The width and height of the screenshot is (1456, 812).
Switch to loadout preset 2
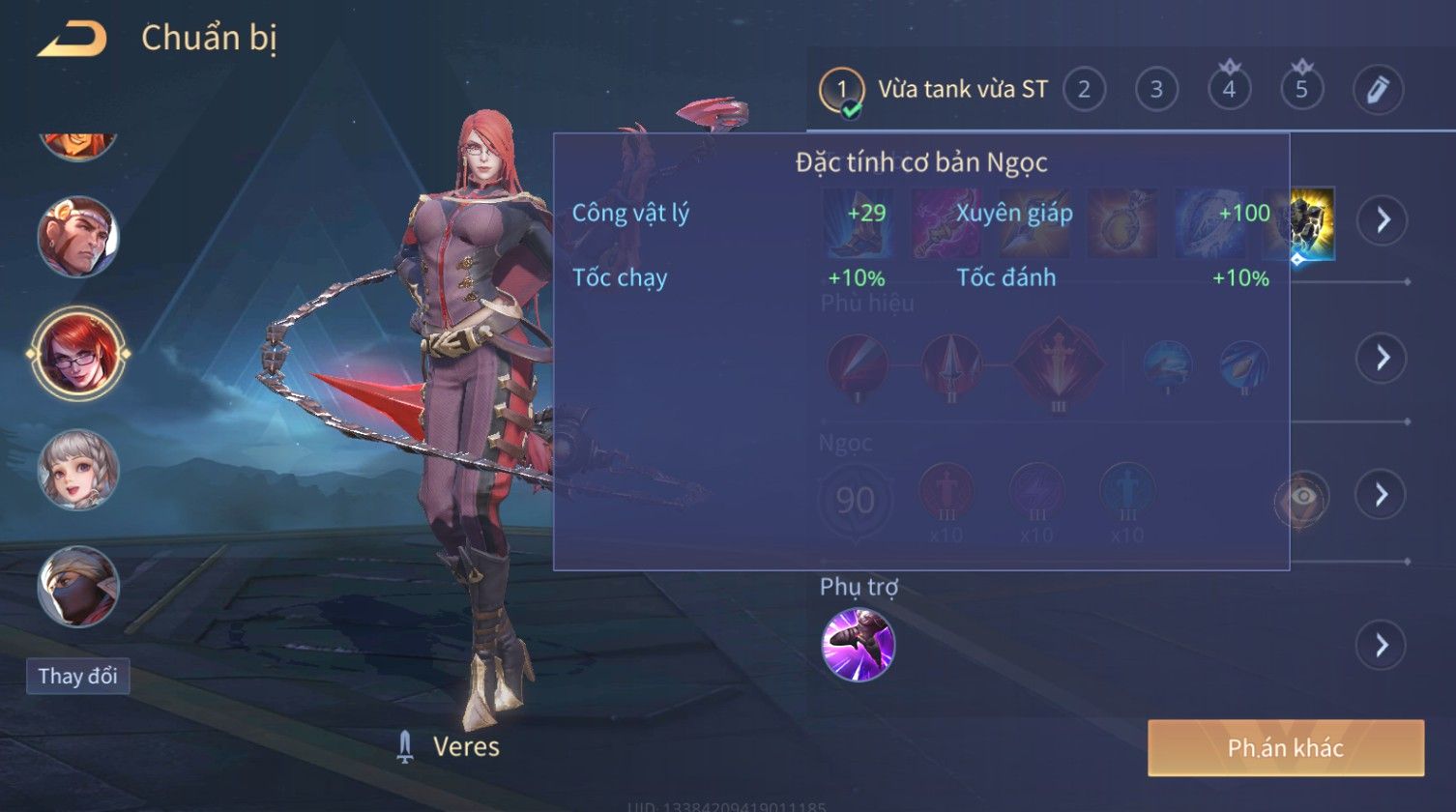pyautogui.click(x=1084, y=90)
